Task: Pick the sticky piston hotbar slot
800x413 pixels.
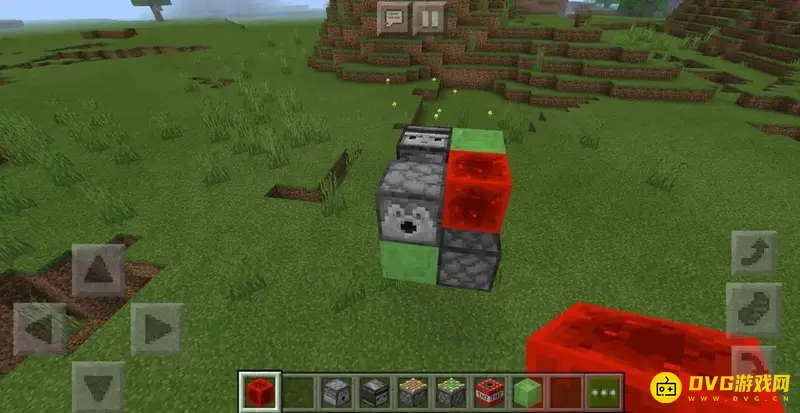Action: [x=450, y=391]
